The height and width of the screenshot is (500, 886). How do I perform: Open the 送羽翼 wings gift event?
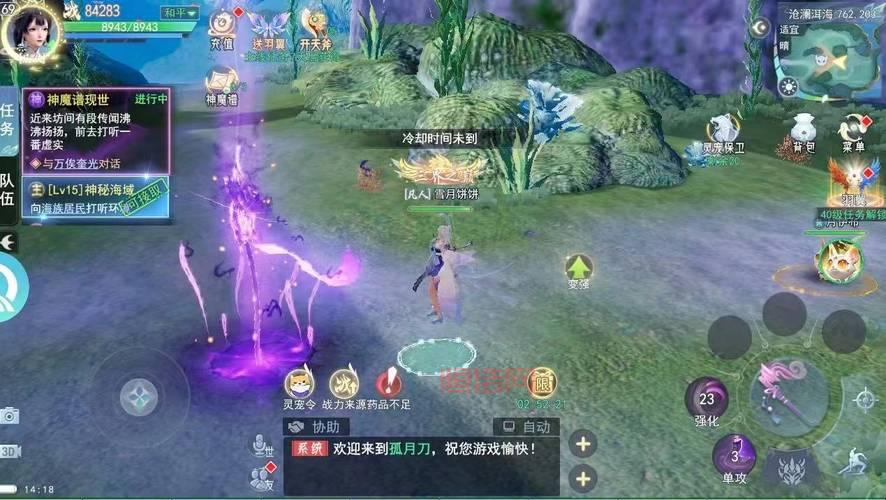point(269,27)
